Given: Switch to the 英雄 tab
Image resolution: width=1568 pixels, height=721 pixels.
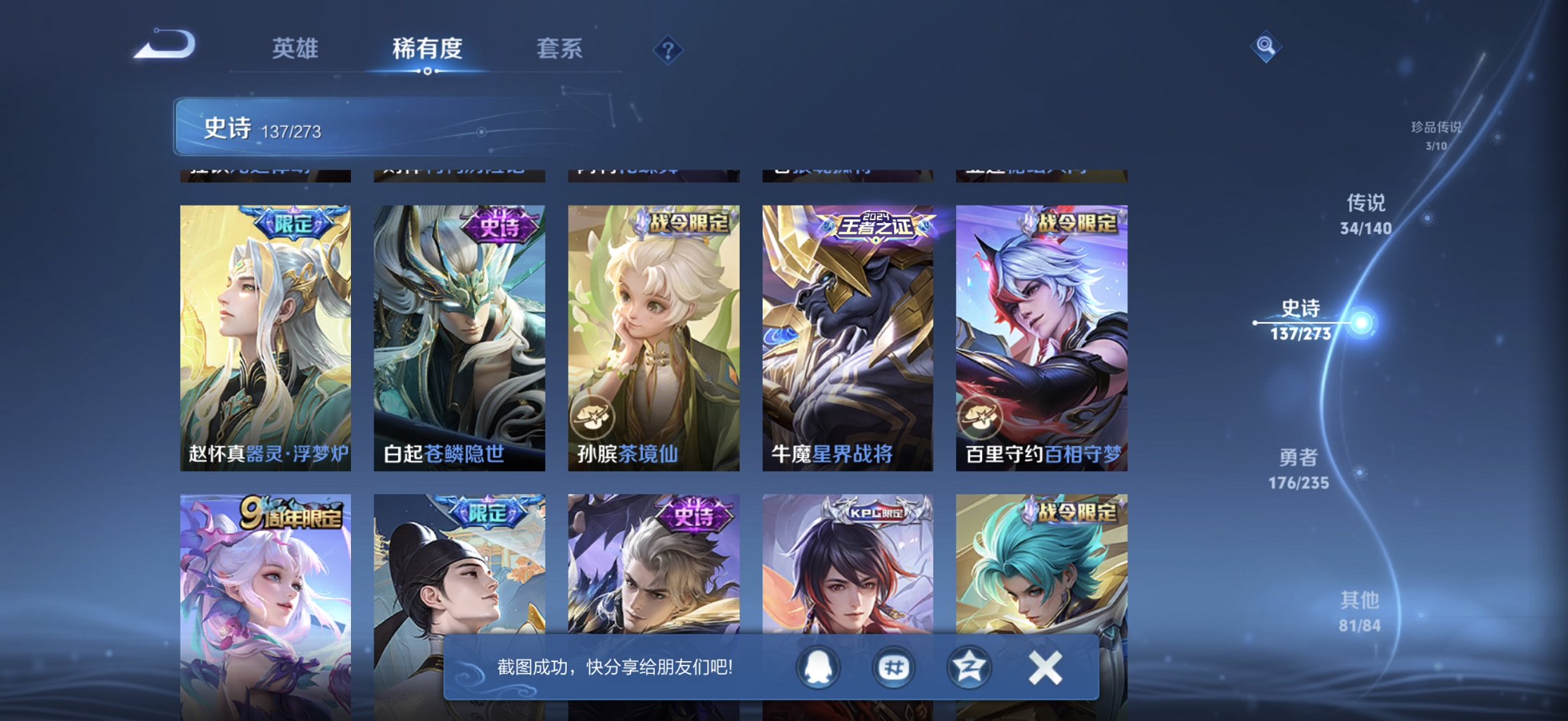Looking at the screenshot, I should click(295, 48).
